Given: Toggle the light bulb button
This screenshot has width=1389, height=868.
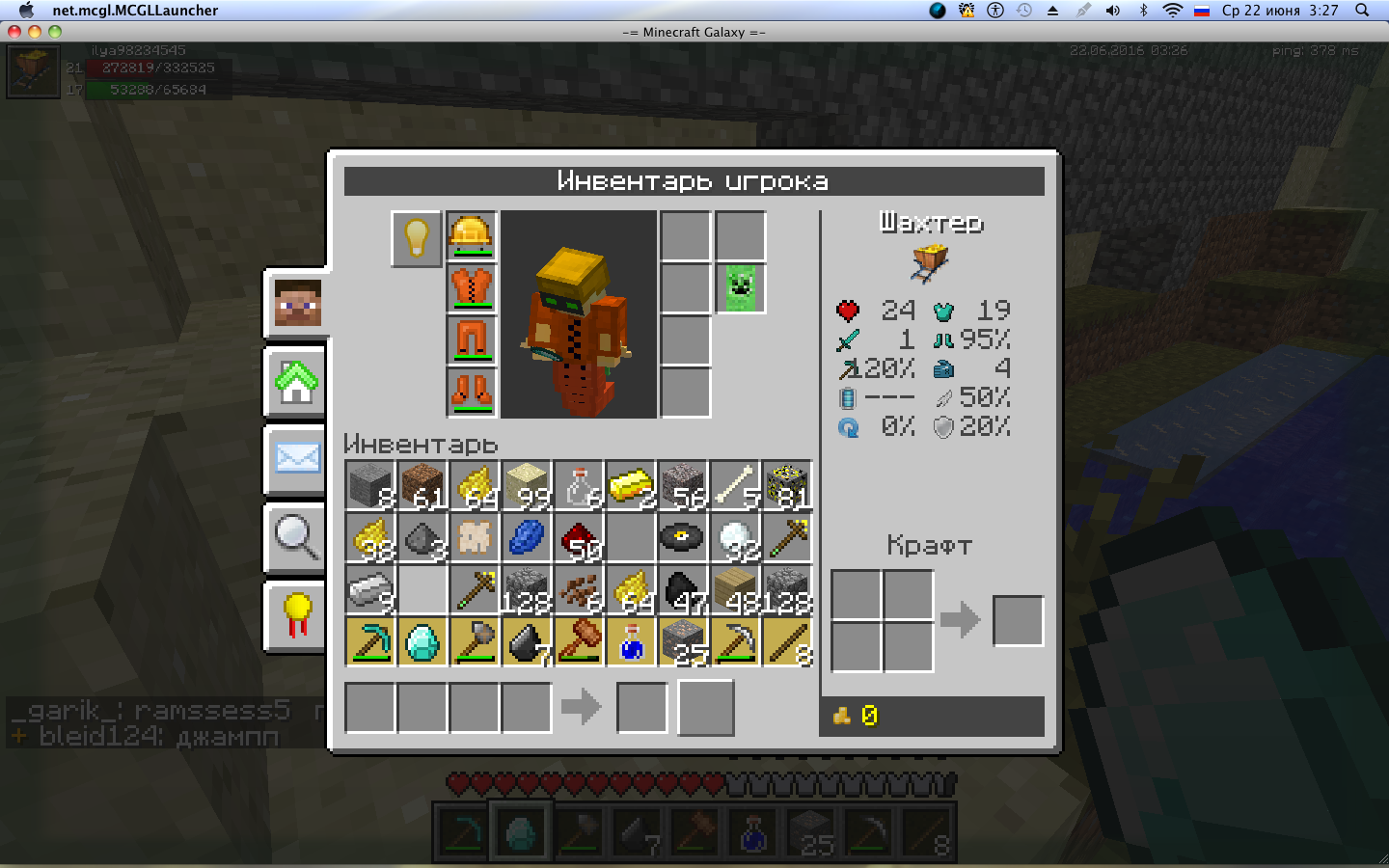Looking at the screenshot, I should (416, 237).
